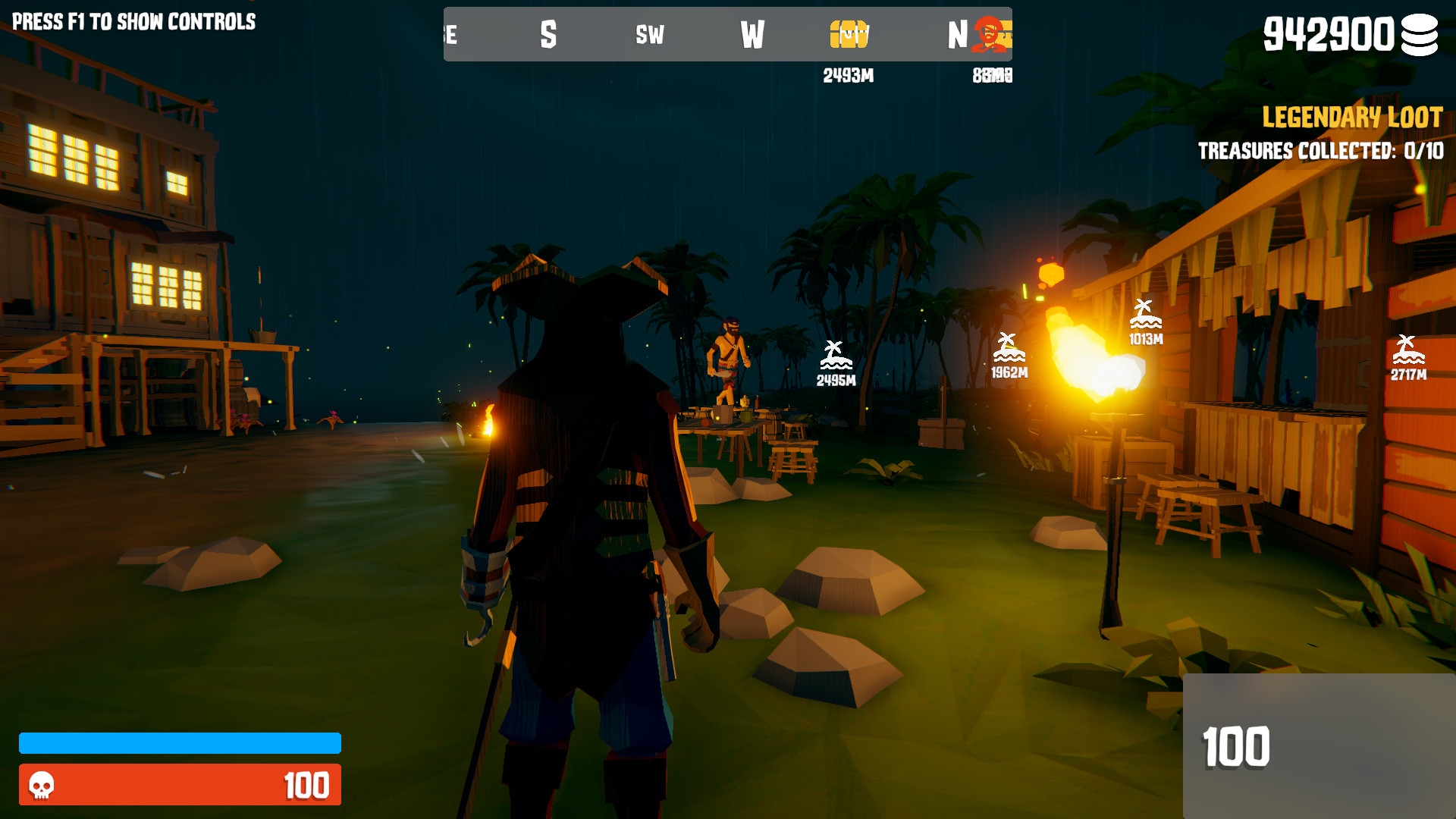This screenshot has height=819, width=1456.
Task: Click the coin stack icon beside 942900
Action: click(1421, 35)
